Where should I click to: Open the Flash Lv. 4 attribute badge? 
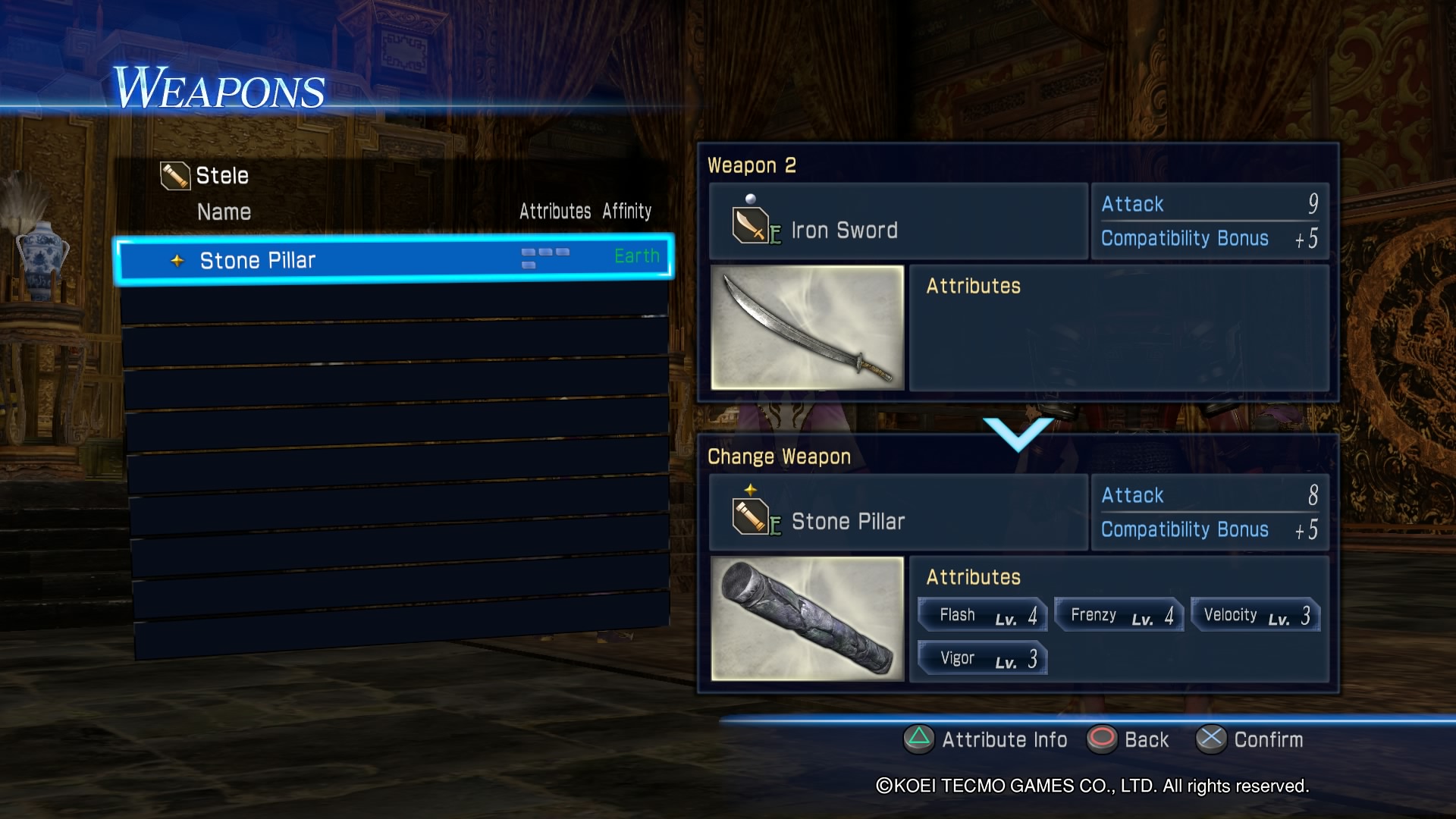[x=981, y=614]
